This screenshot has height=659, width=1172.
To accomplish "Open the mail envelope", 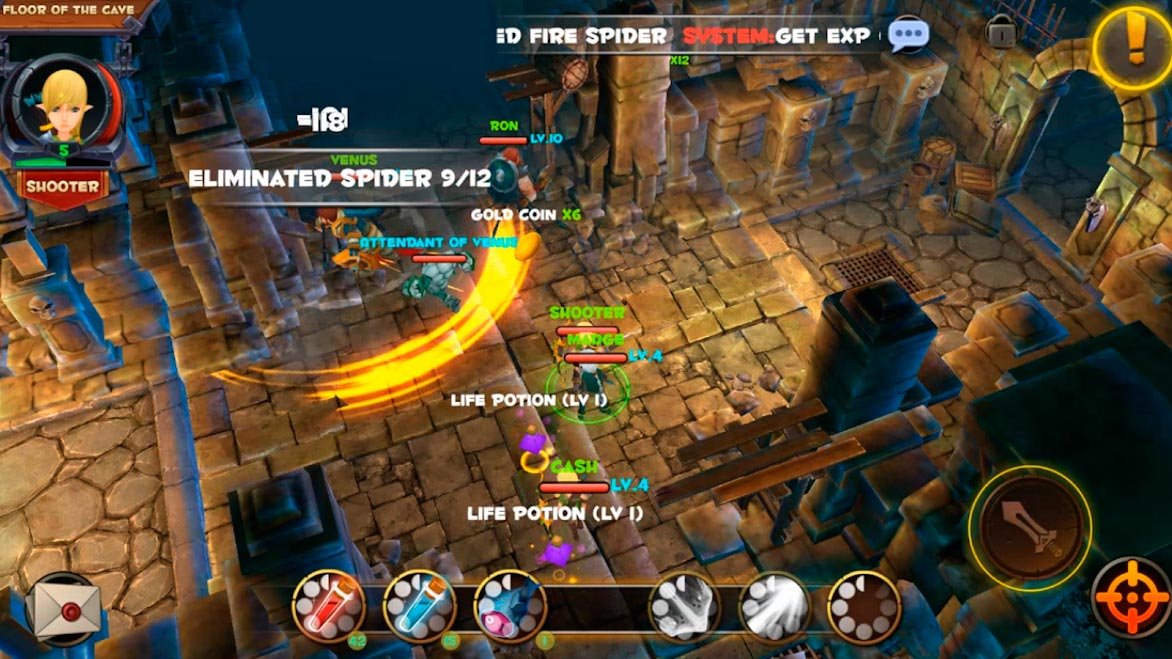I will point(63,609).
